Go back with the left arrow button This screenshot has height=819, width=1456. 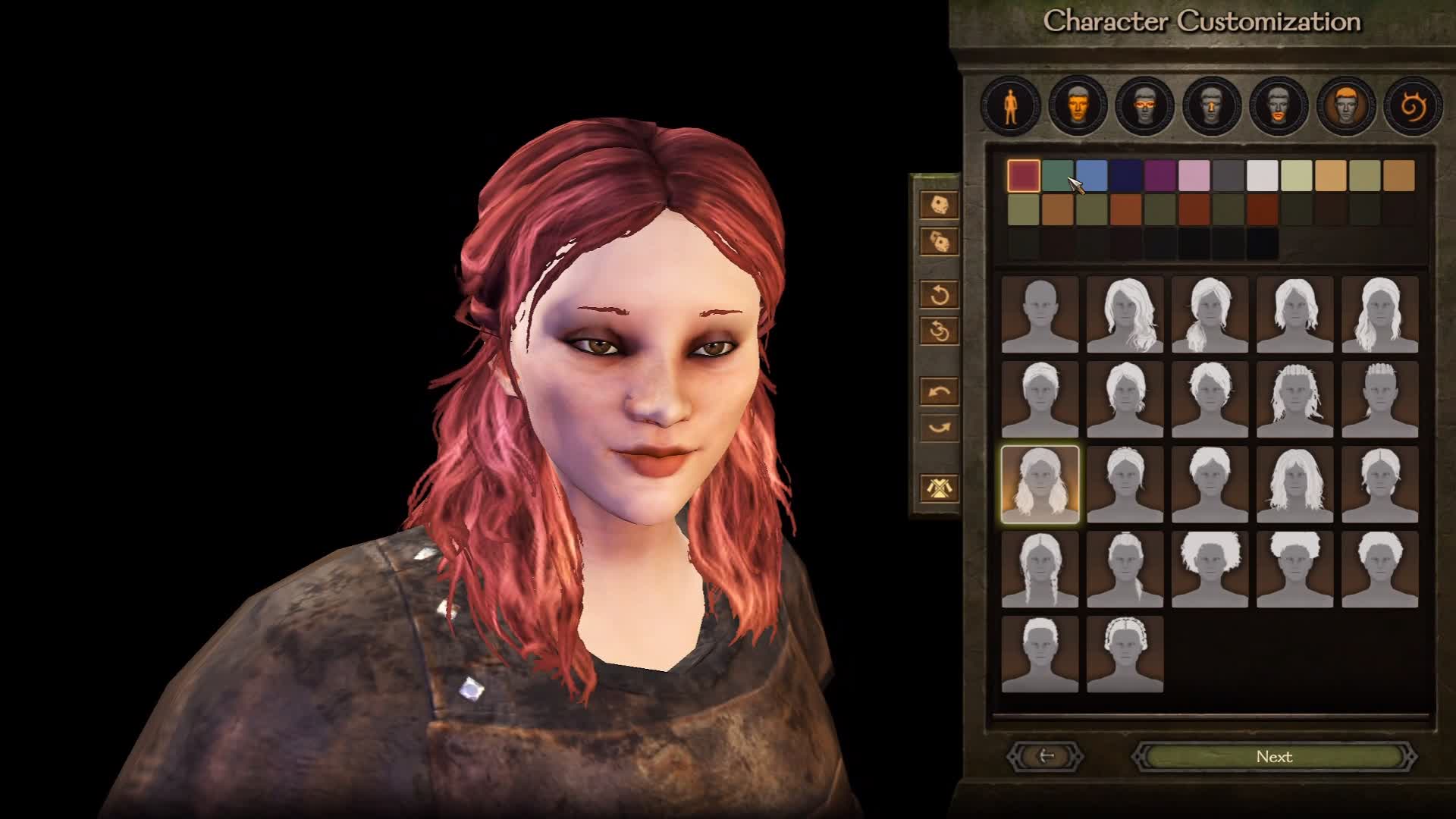(1046, 756)
